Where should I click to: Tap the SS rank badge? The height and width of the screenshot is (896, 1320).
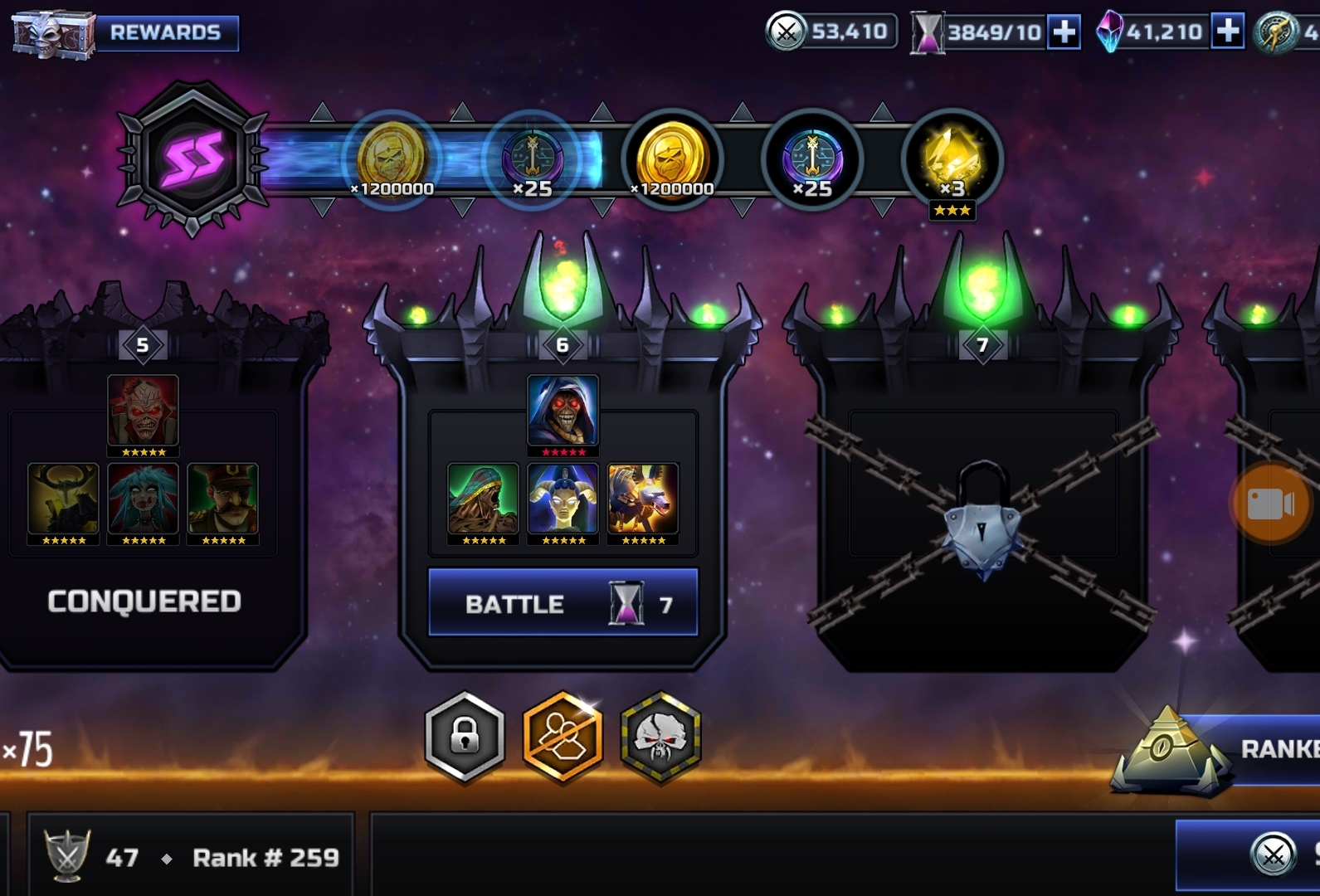(x=192, y=158)
